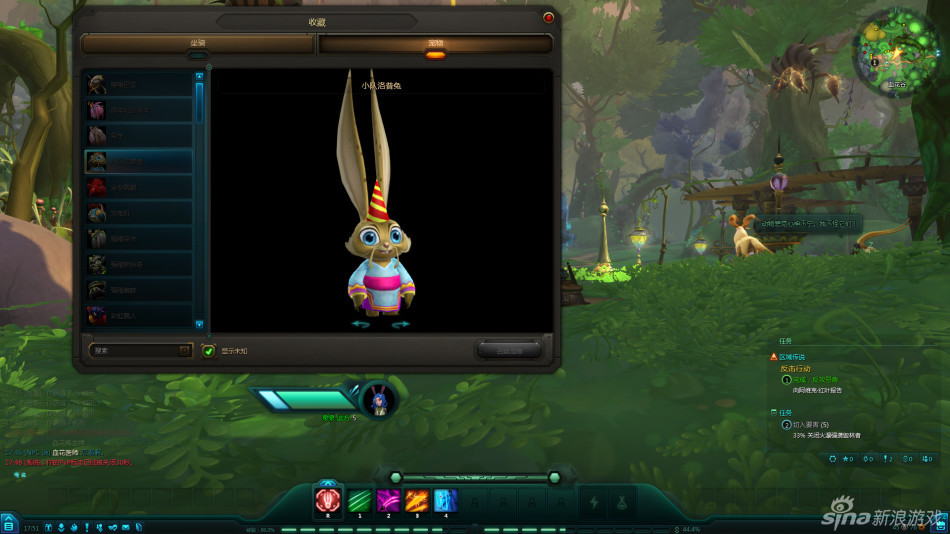Activate the blue figure ability
Viewport: 950px width, 534px height.
pyautogui.click(x=445, y=499)
